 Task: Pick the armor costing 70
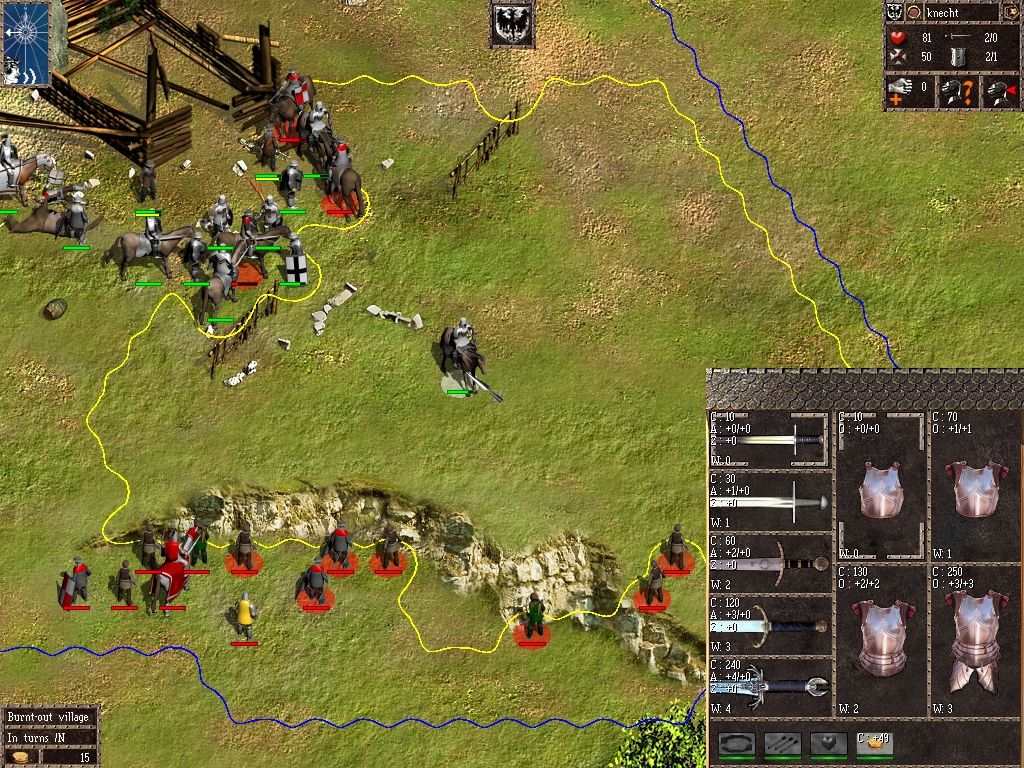tap(976, 487)
